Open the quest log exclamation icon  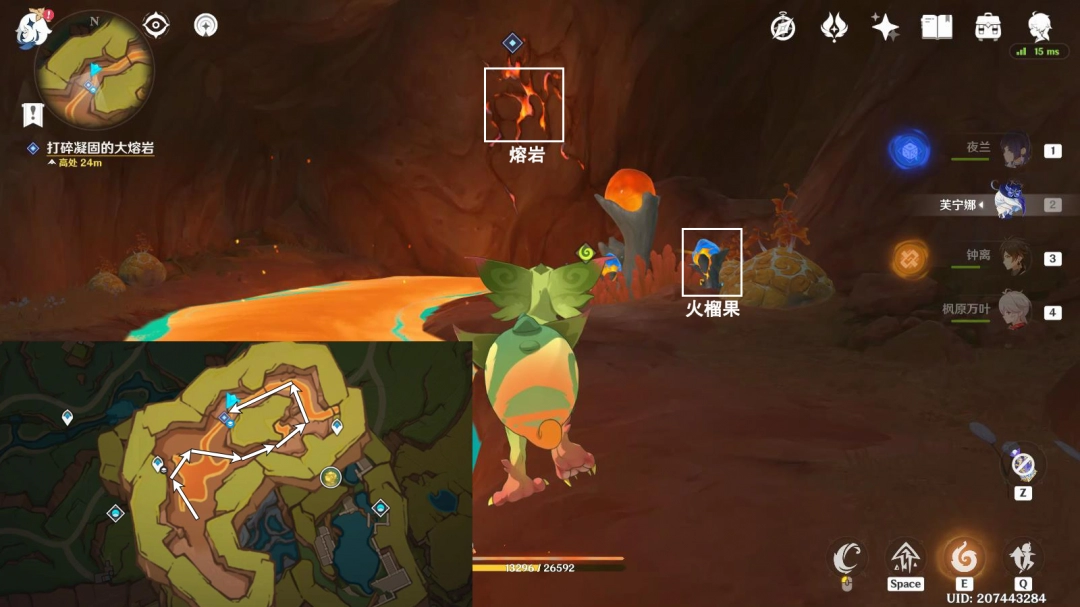pyautogui.click(x=33, y=115)
